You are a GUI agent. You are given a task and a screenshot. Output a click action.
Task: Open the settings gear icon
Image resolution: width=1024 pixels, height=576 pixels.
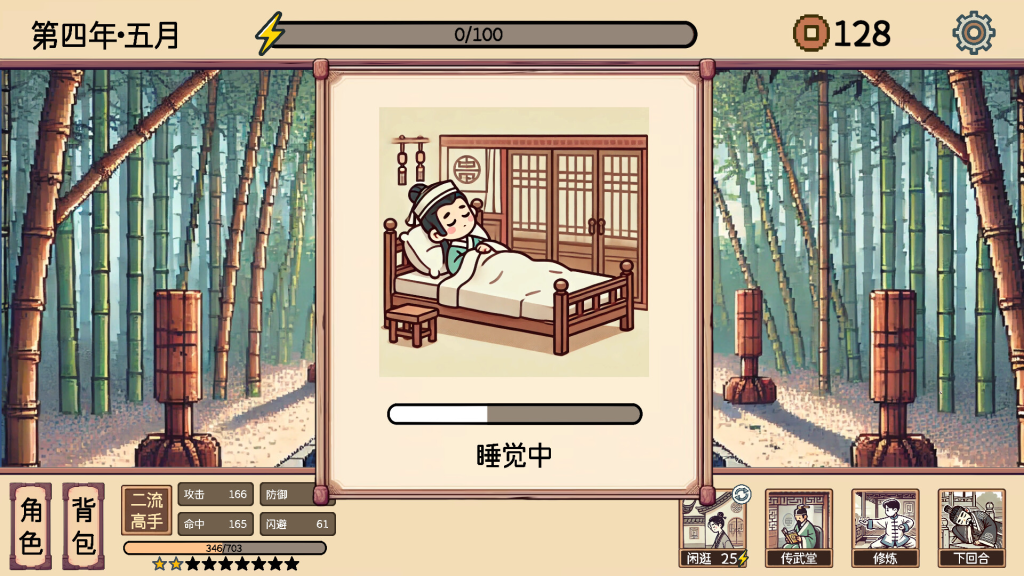[973, 33]
